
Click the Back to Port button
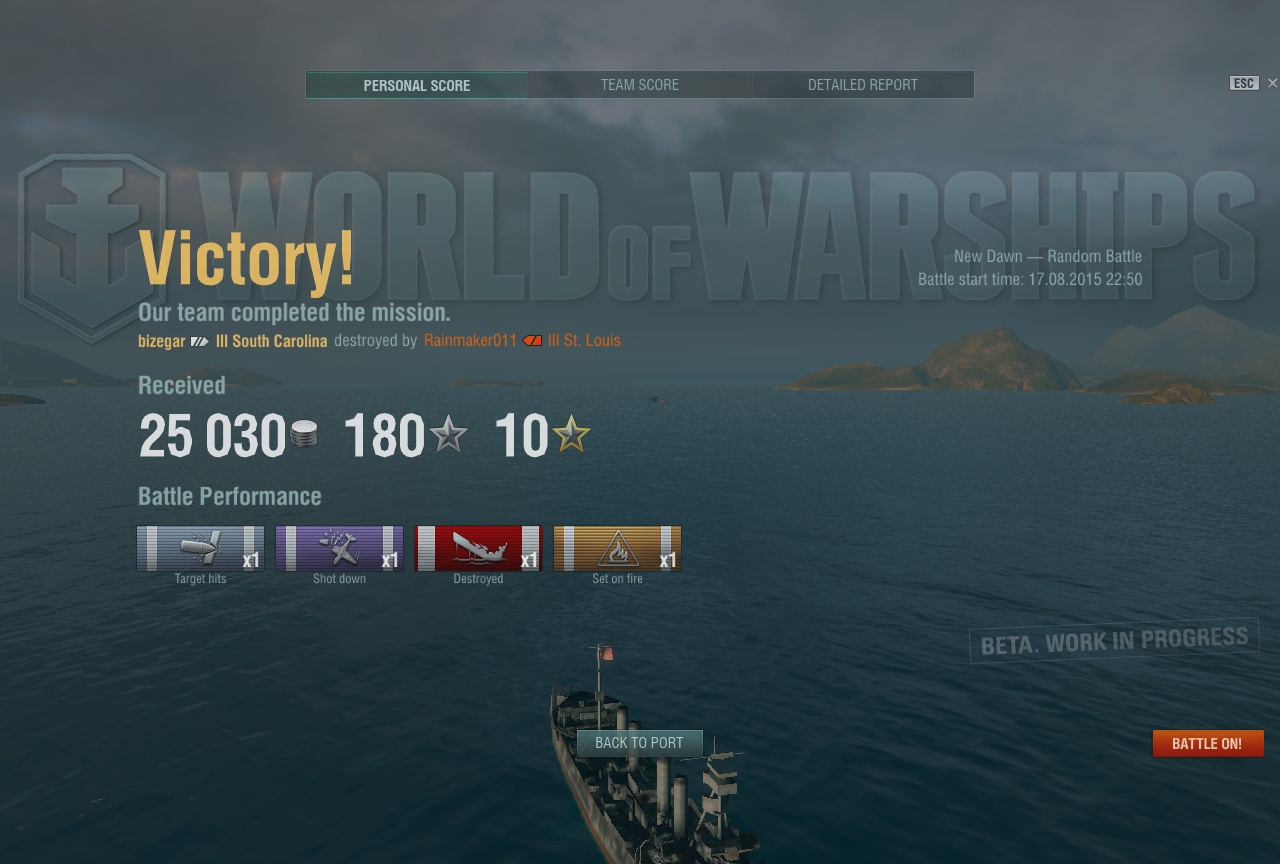639,743
